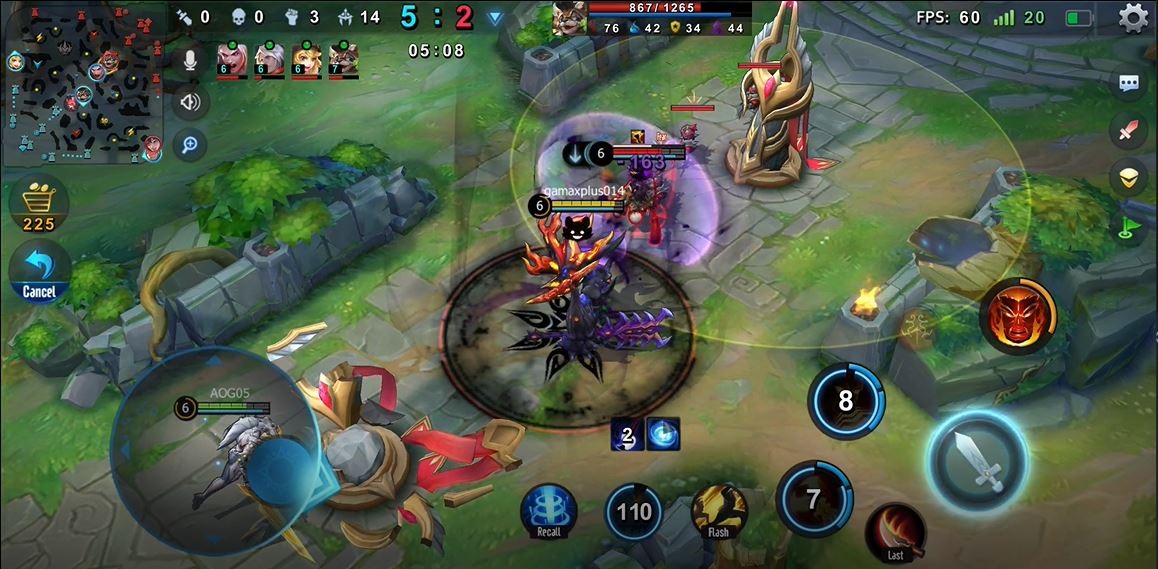Viewport: 1158px width, 569px height.
Task: Click the magnifier map zoom button
Action: pos(189,146)
